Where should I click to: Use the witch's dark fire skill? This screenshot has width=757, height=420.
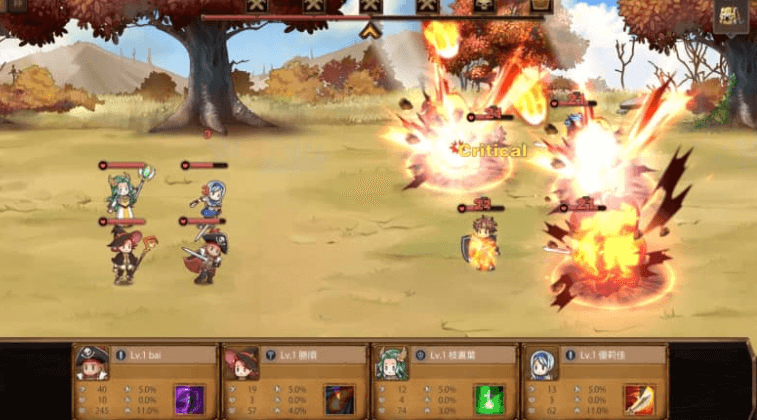coord(338,399)
